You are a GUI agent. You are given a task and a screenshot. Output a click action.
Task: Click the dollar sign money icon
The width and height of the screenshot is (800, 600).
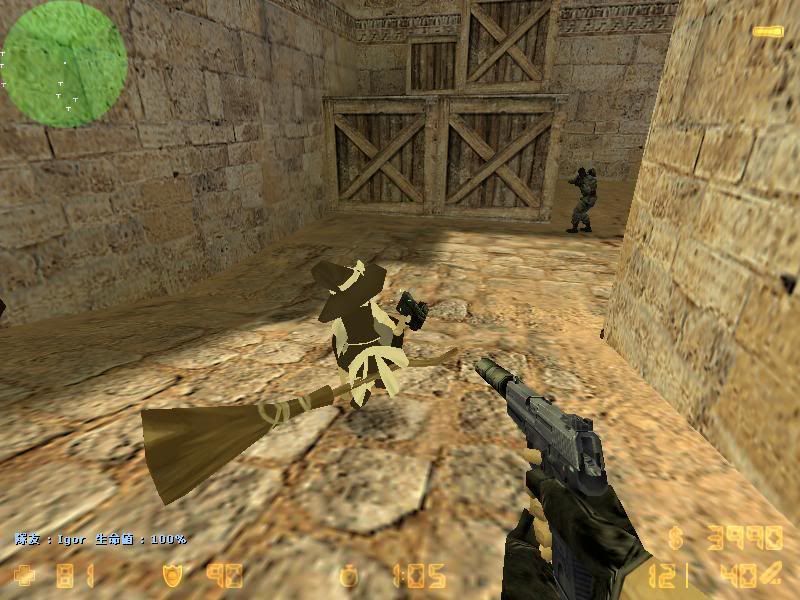[x=677, y=539]
